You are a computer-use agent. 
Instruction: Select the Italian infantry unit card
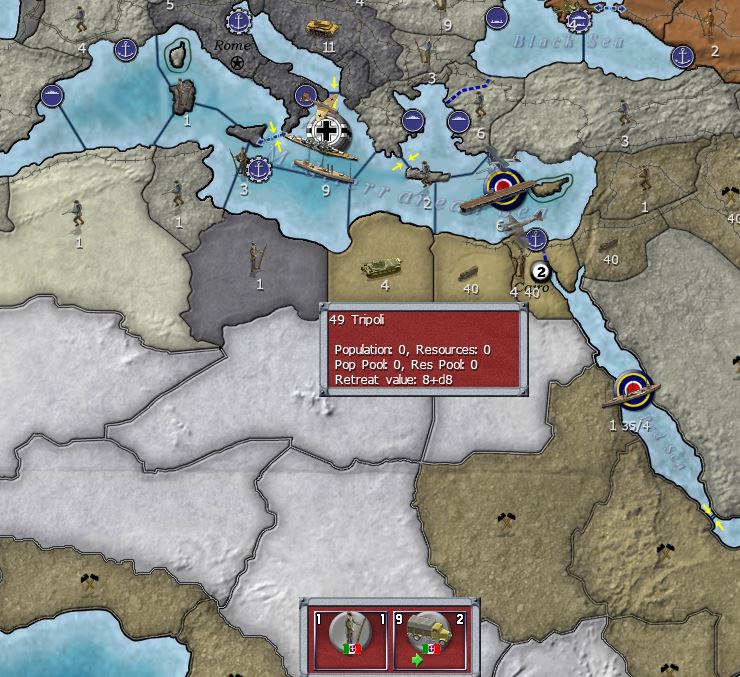pos(349,638)
